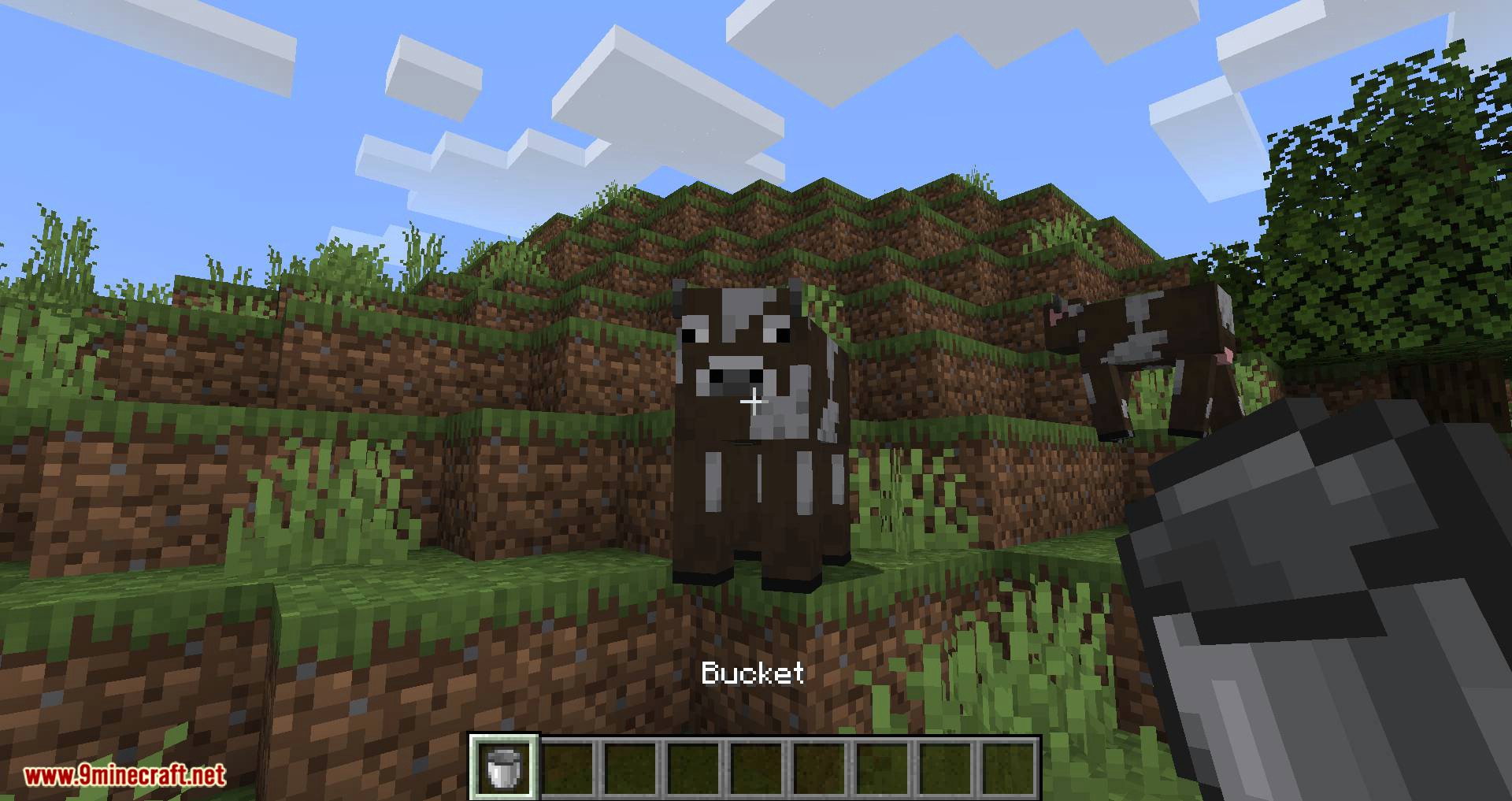Viewport: 1512px width, 801px height.
Task: Click the fourth empty hotbar slot
Action: coord(693,768)
